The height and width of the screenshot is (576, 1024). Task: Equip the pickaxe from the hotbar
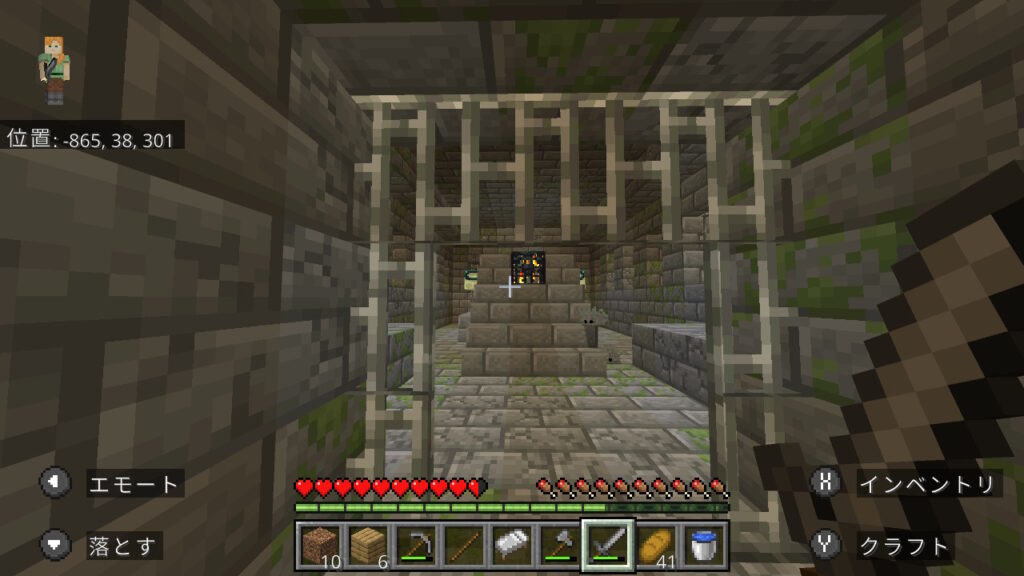pyautogui.click(x=415, y=545)
